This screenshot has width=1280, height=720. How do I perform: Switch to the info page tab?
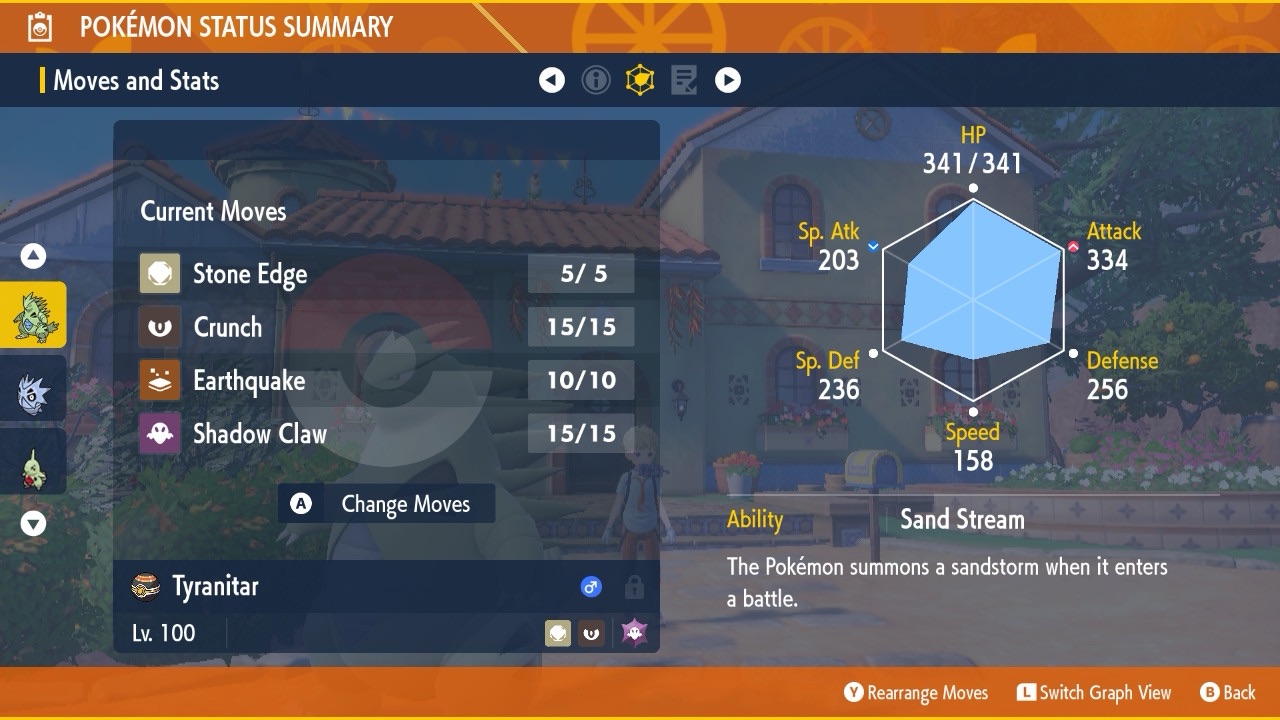596,80
